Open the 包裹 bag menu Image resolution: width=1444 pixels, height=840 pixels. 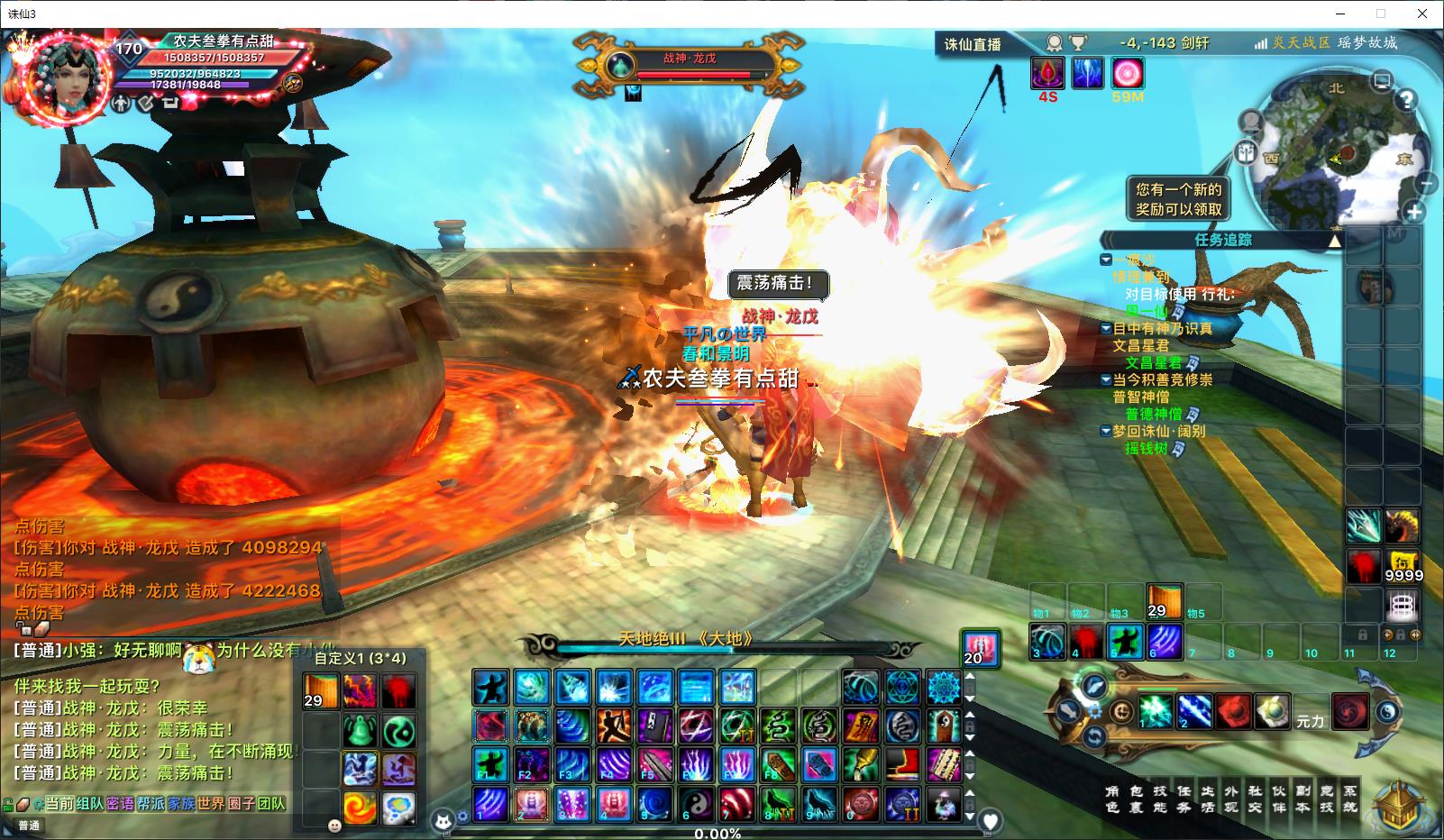[1136, 799]
